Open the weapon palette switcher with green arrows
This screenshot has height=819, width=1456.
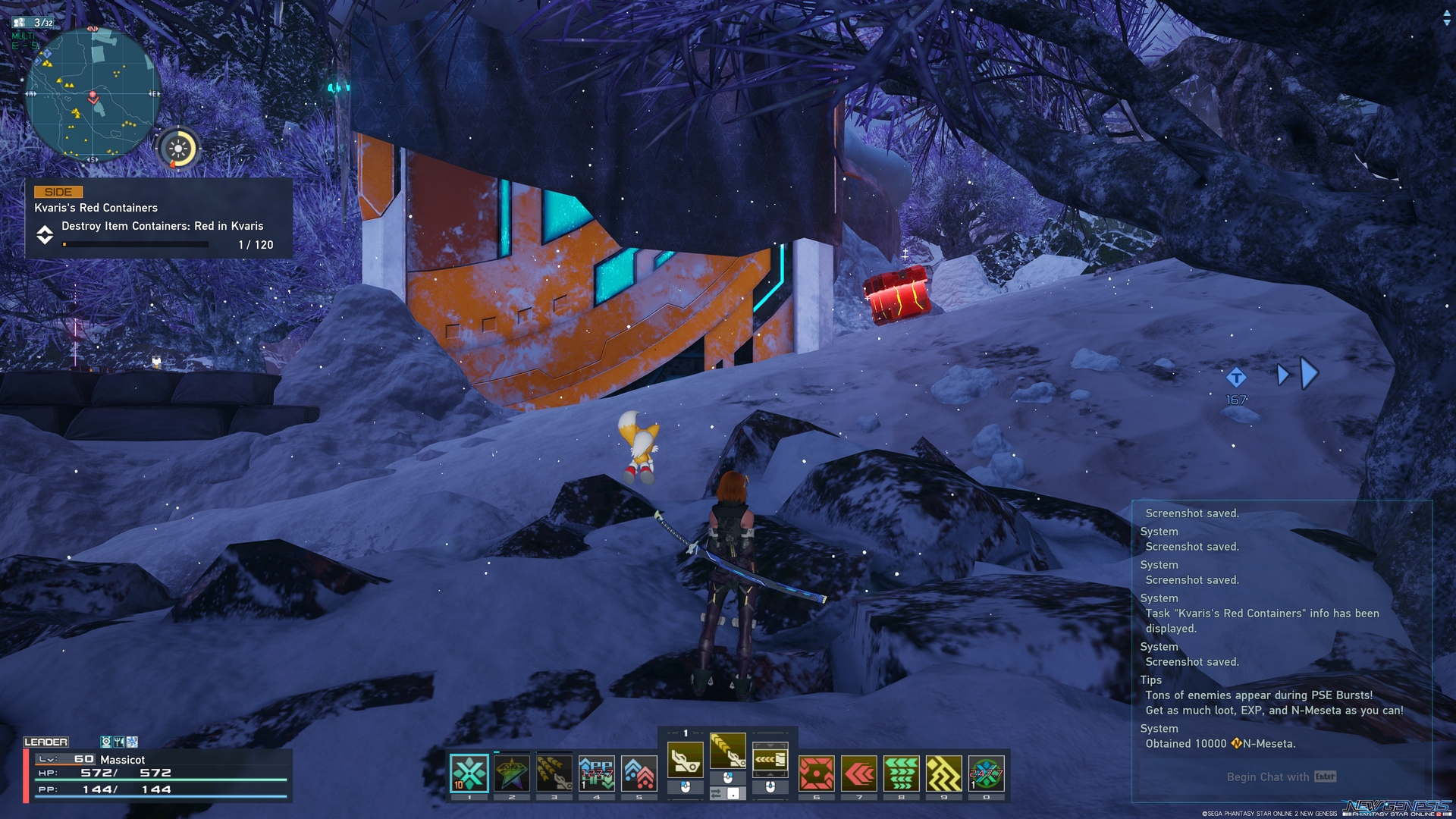(x=716, y=792)
